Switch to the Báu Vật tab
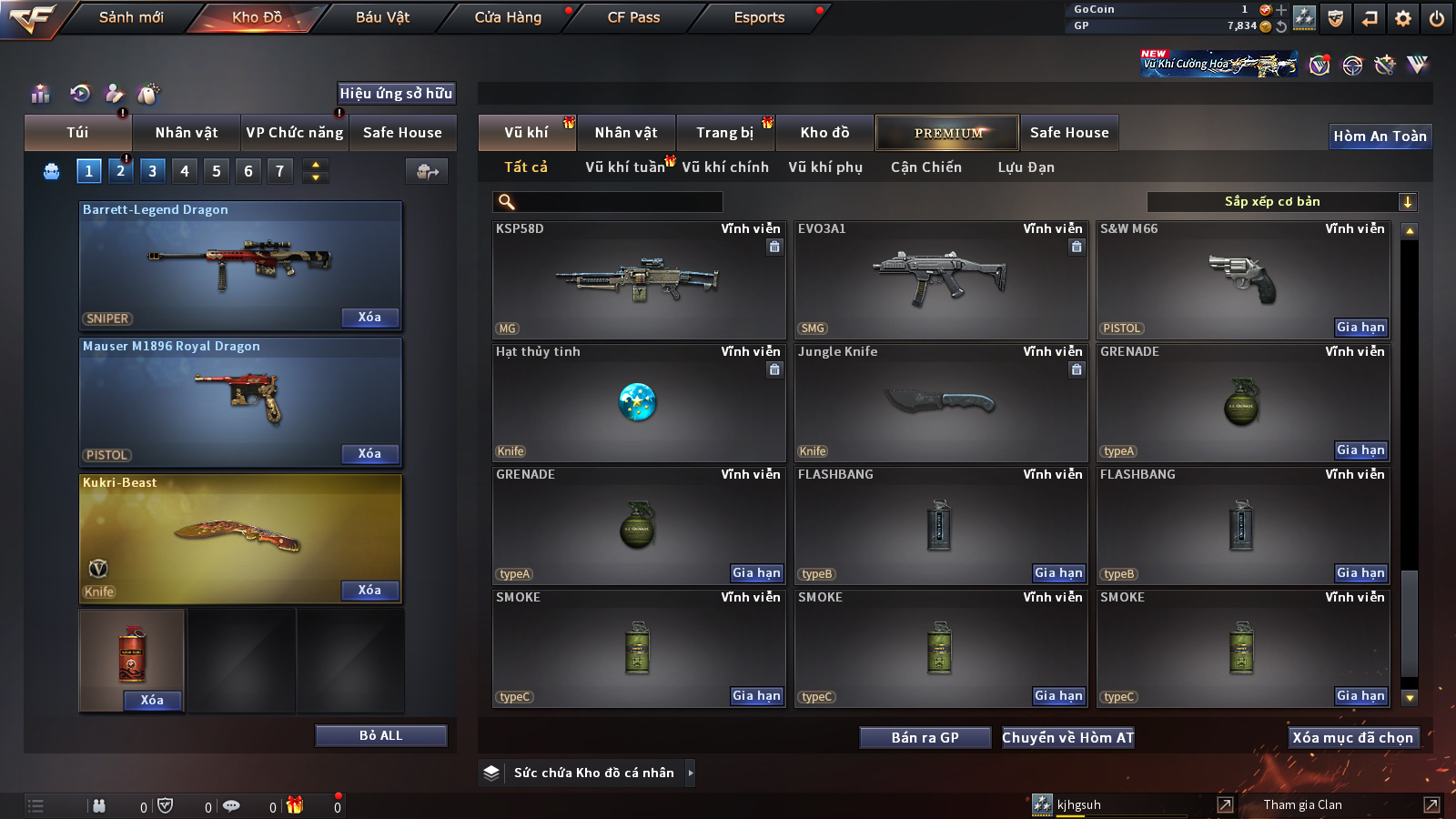Screen dimensions: 1456x819 click(x=382, y=17)
